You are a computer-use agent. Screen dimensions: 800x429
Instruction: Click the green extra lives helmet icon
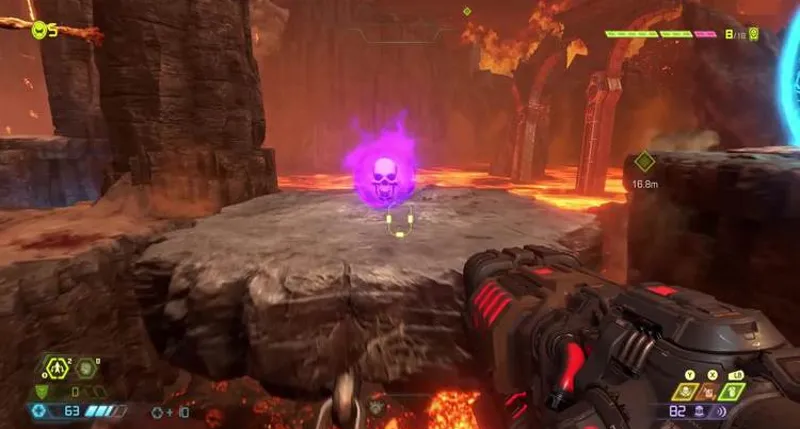coord(39,30)
